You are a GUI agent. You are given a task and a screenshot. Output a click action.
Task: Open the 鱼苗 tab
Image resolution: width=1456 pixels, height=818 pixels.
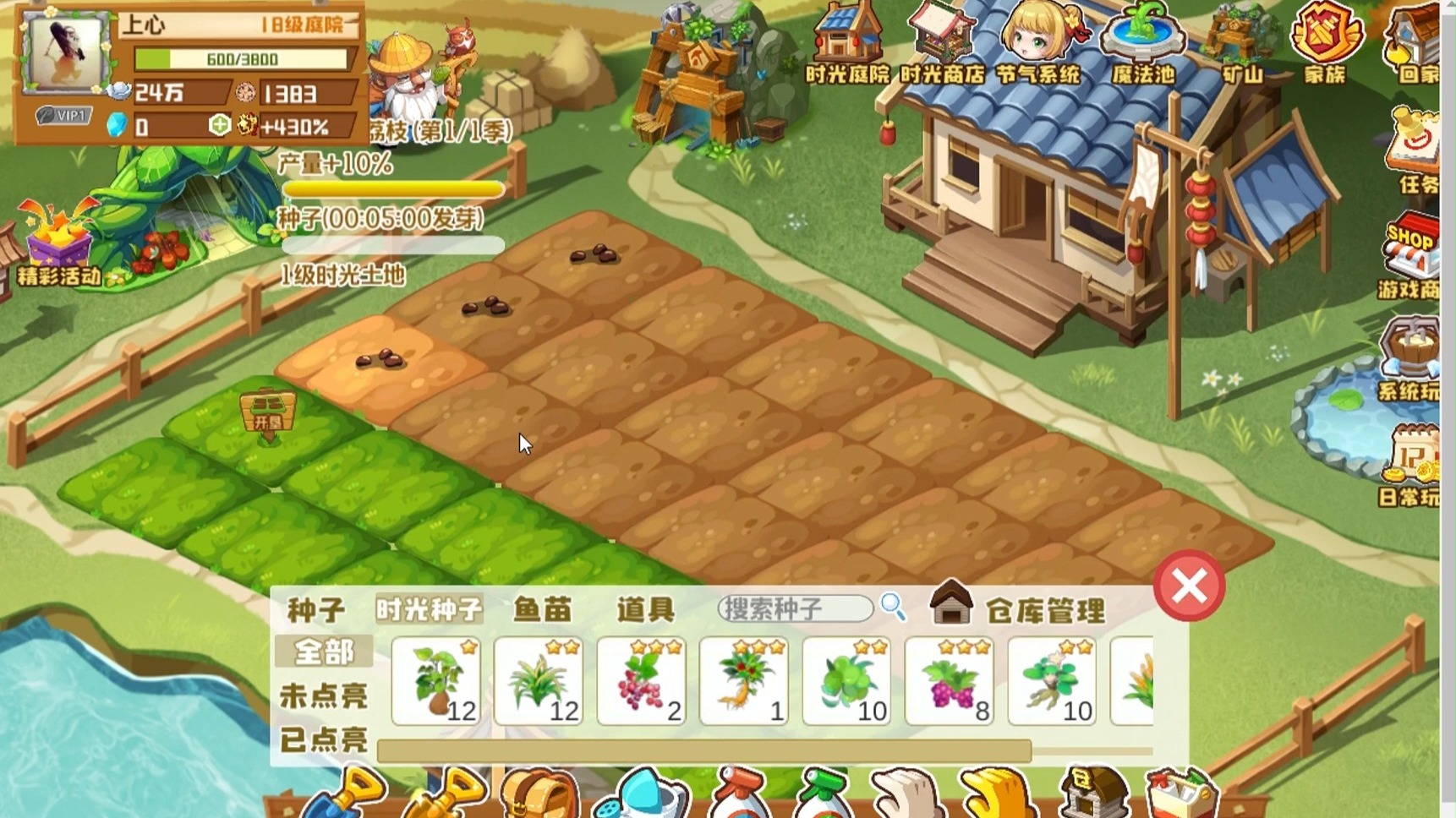(542, 609)
